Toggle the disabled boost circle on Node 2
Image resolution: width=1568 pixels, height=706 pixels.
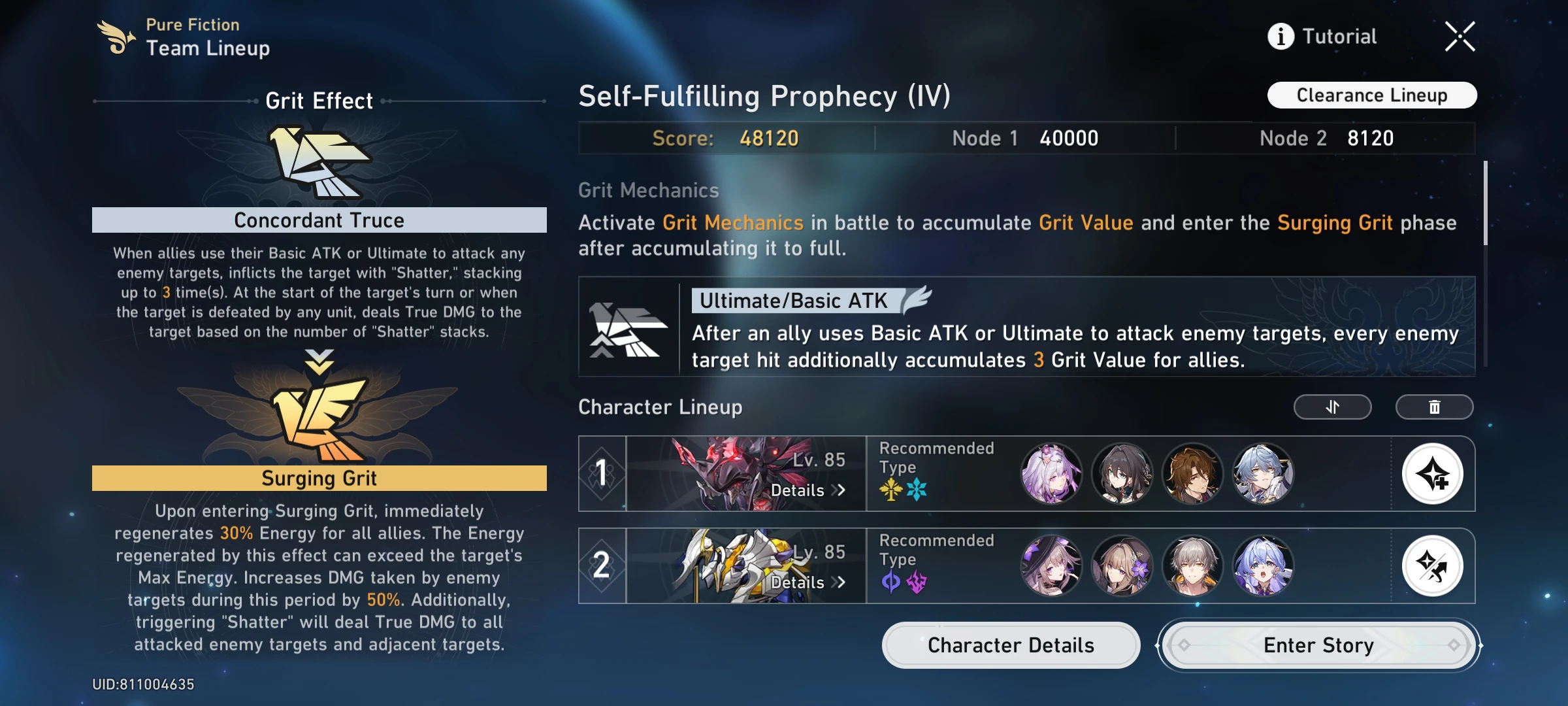(1433, 566)
